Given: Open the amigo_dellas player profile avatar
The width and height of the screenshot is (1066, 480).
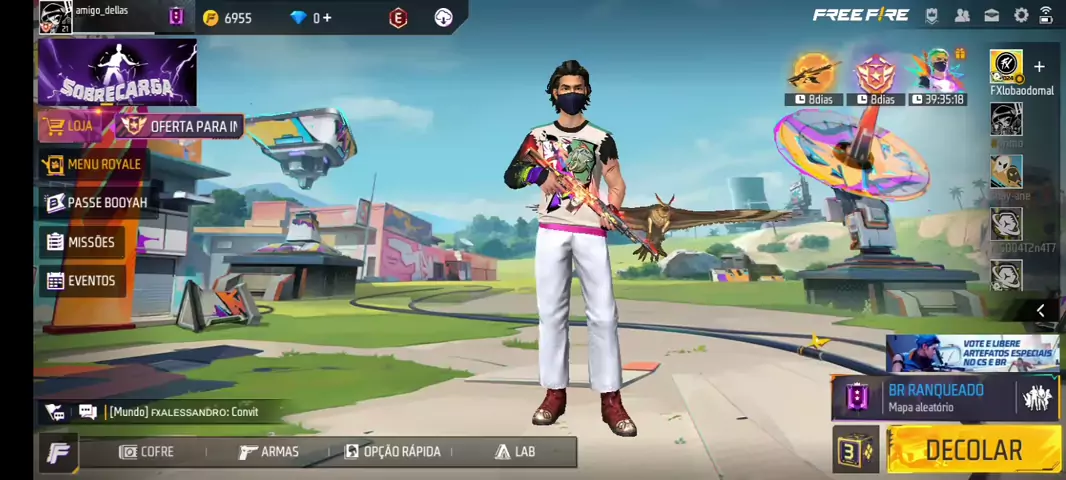Looking at the screenshot, I should (x=55, y=17).
